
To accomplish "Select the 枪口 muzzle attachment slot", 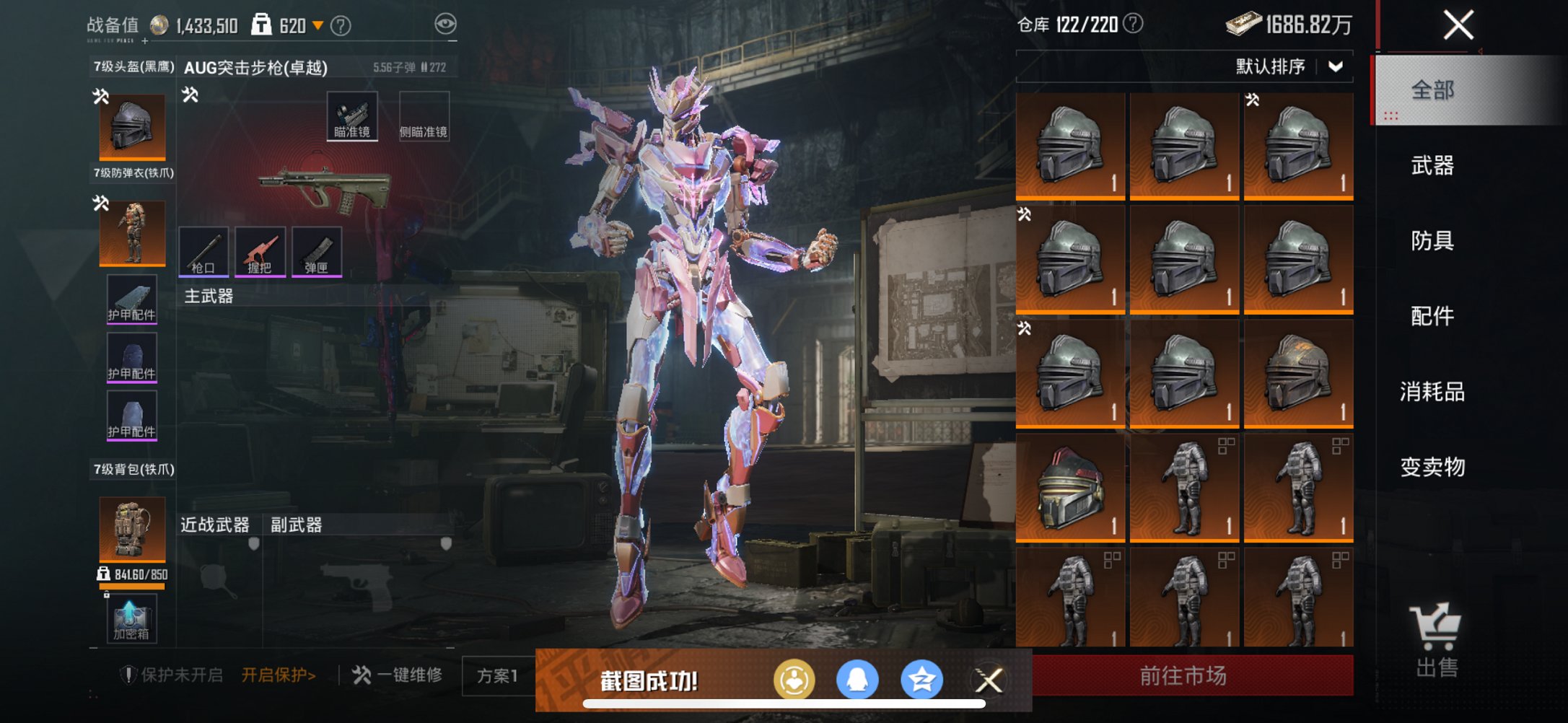I will click(204, 252).
